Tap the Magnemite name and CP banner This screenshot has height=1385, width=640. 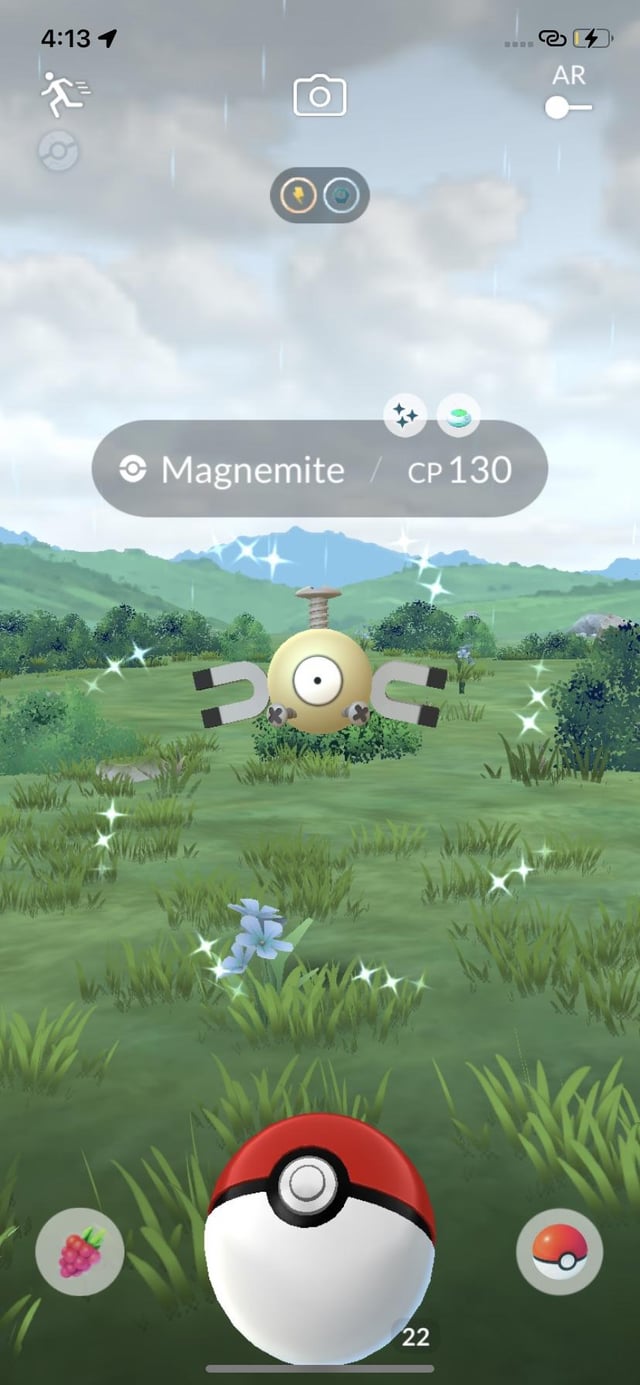320,469
